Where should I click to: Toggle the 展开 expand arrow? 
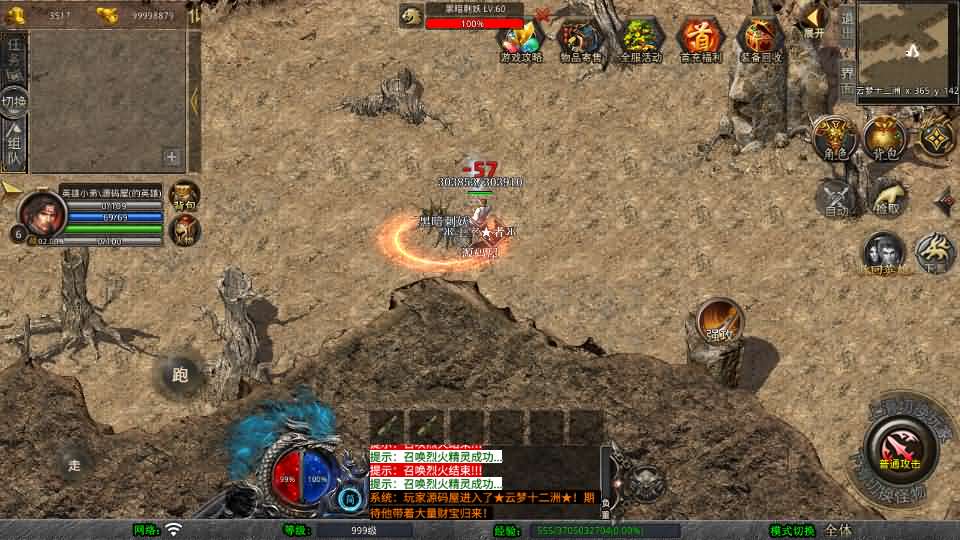click(814, 20)
